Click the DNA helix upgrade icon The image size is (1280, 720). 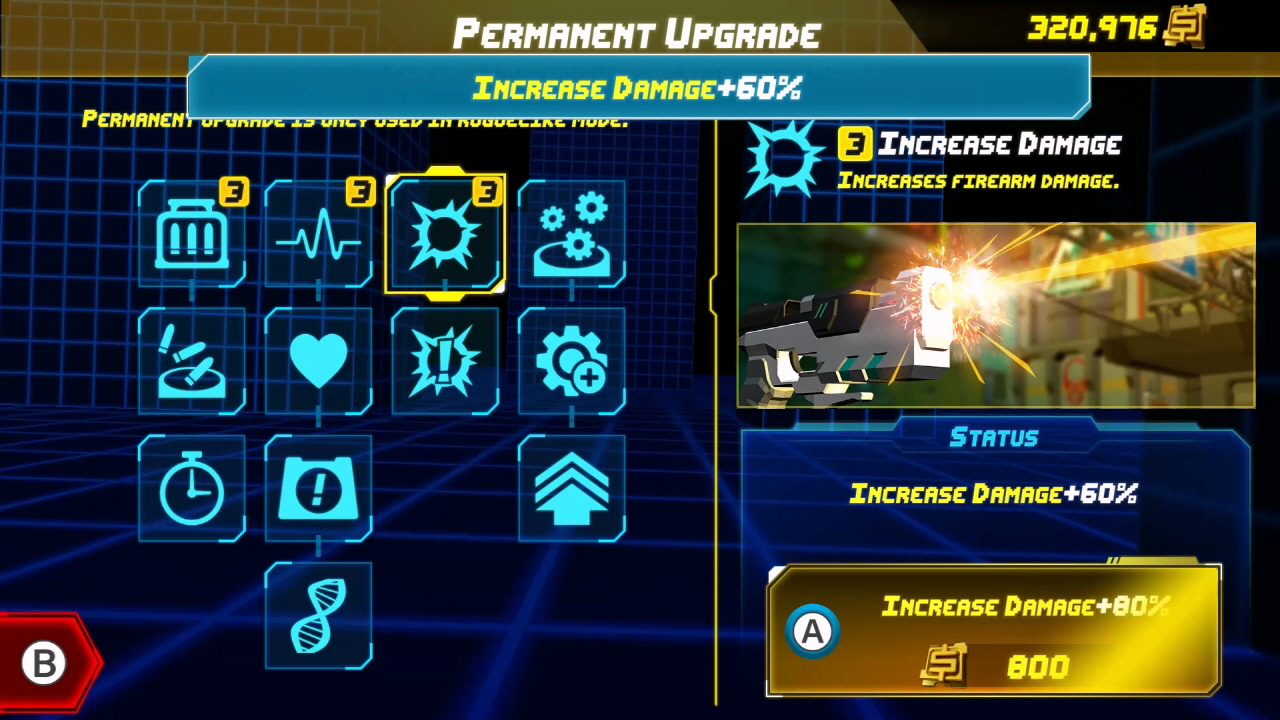click(318, 615)
